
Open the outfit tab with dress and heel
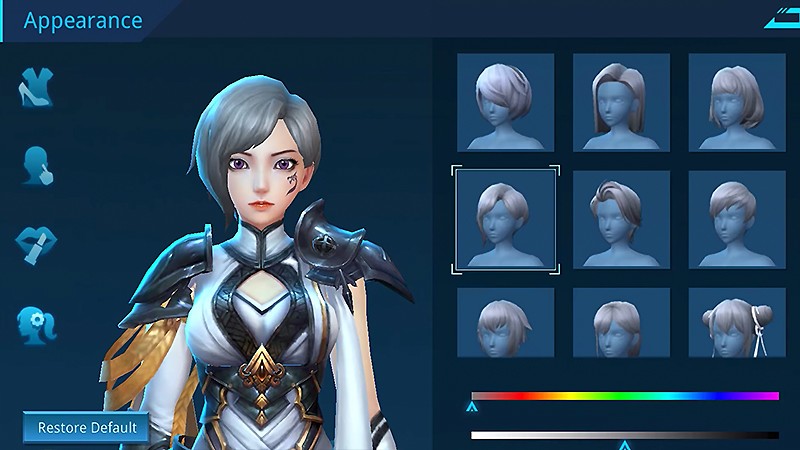36,89
